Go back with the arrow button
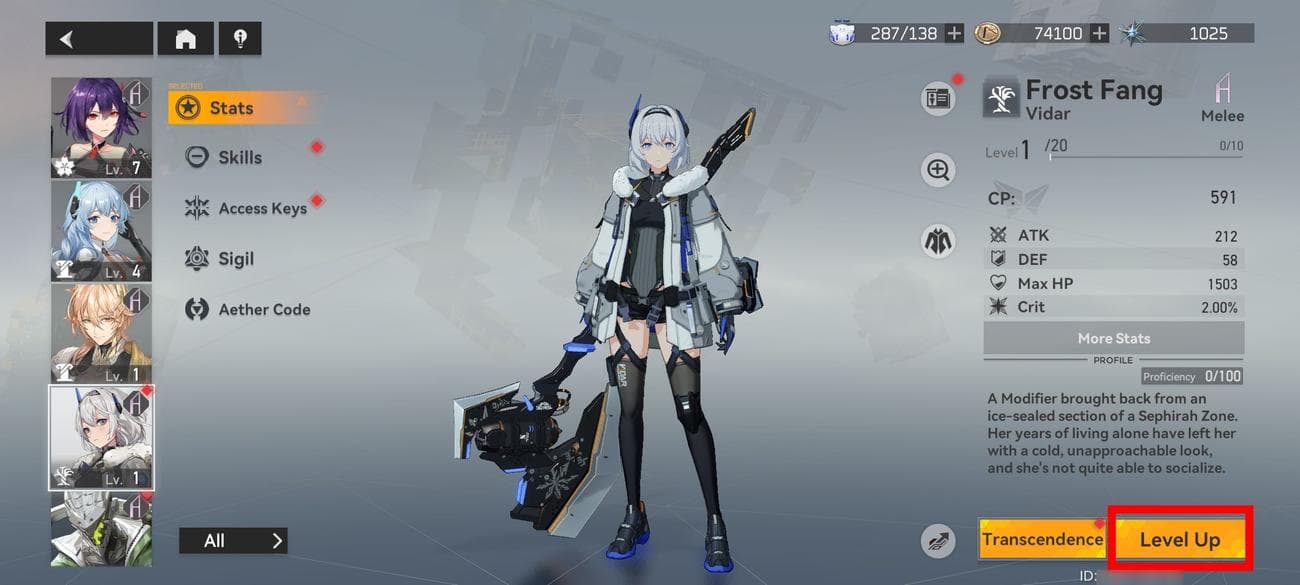 point(98,39)
